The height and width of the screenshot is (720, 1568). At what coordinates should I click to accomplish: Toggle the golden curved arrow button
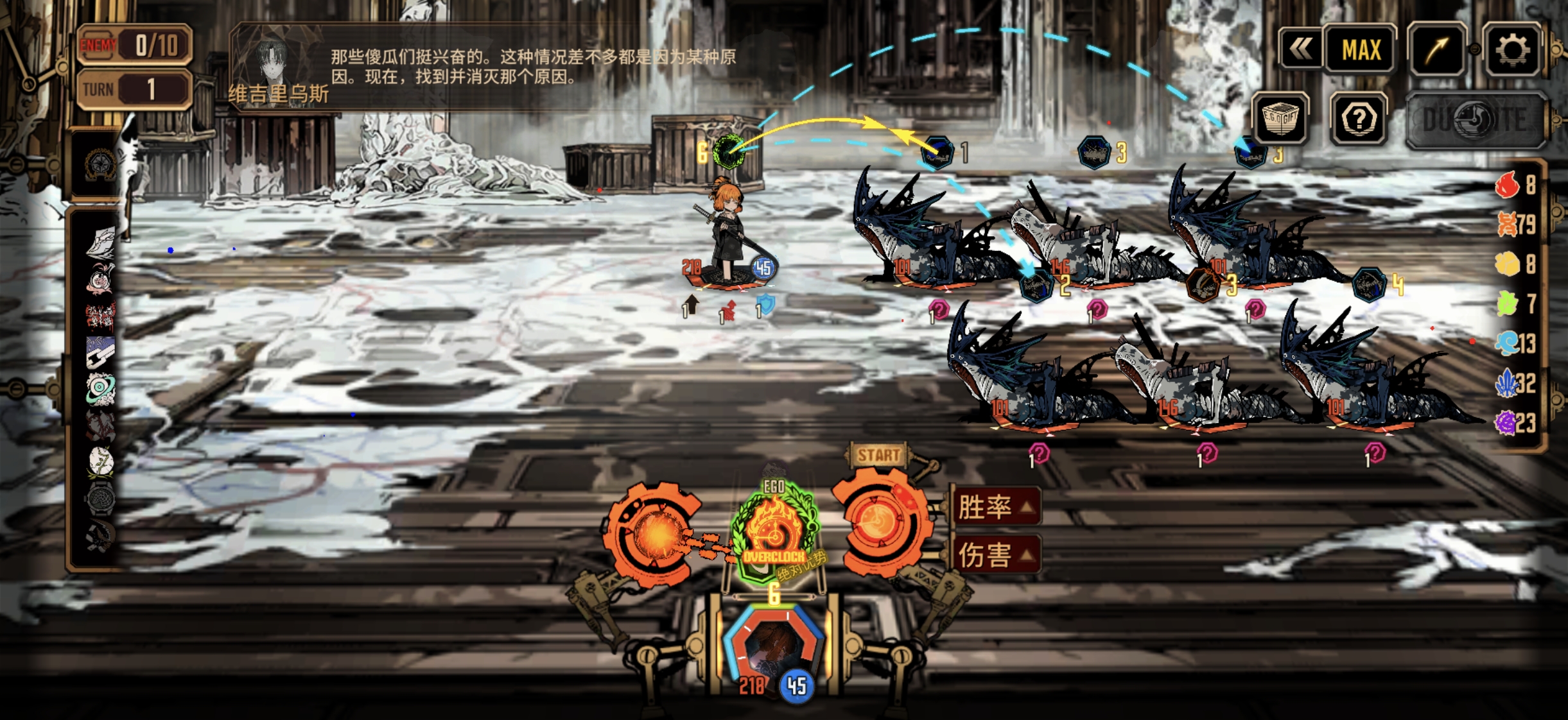coord(1437,49)
